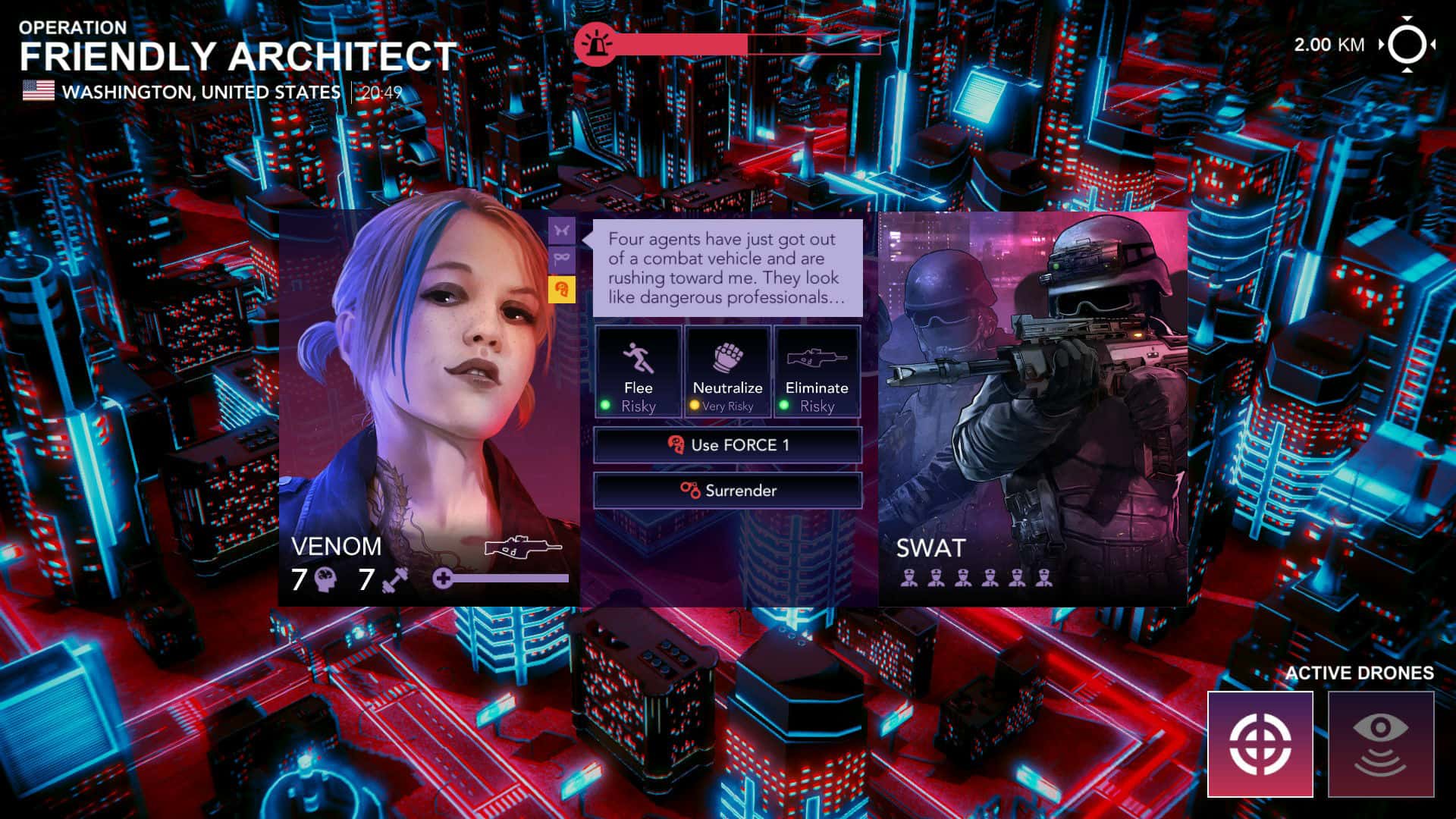Open the United States flag location details
Screen dimensions: 1456x819
[39, 91]
